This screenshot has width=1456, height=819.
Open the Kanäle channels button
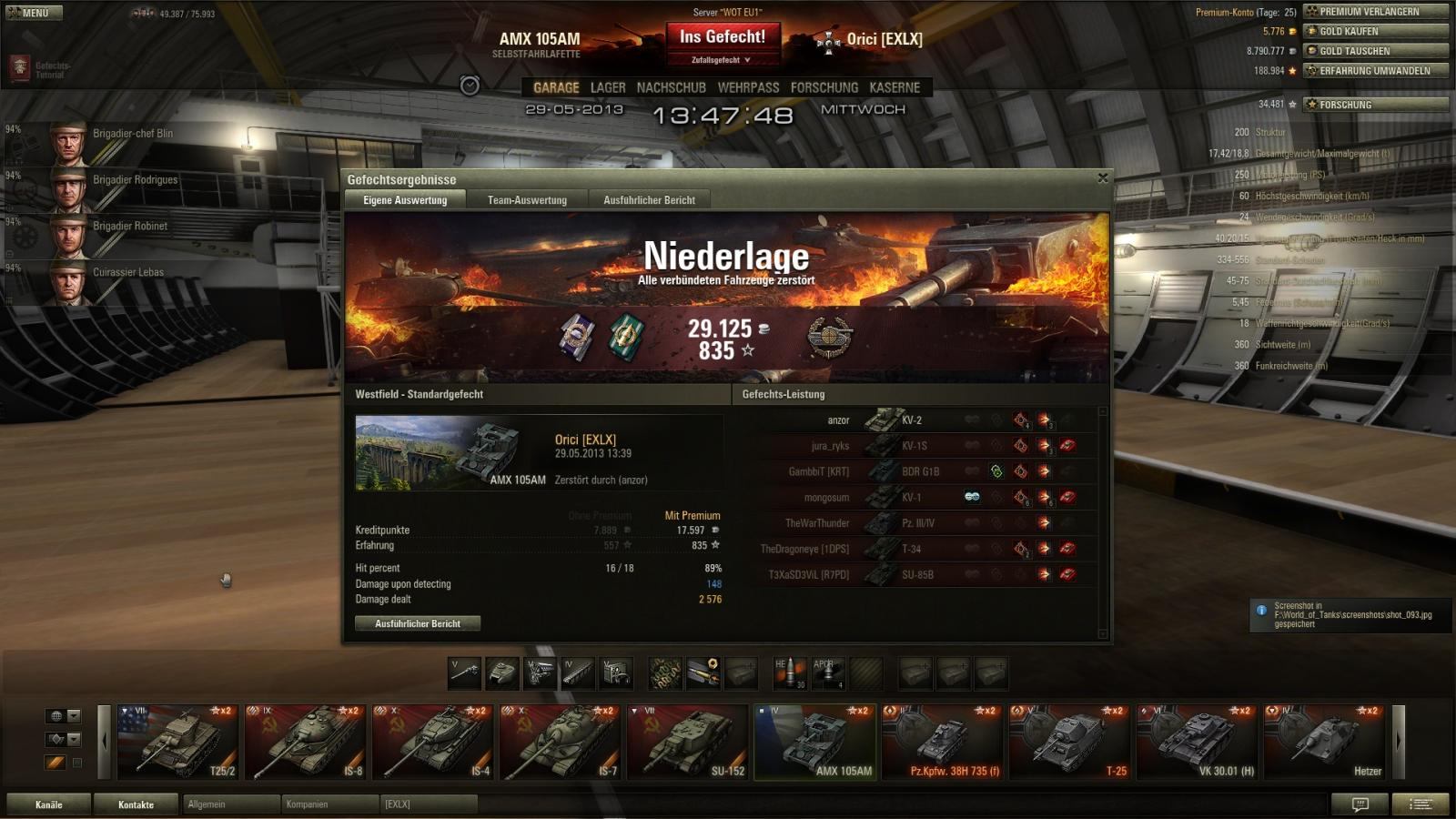point(49,804)
